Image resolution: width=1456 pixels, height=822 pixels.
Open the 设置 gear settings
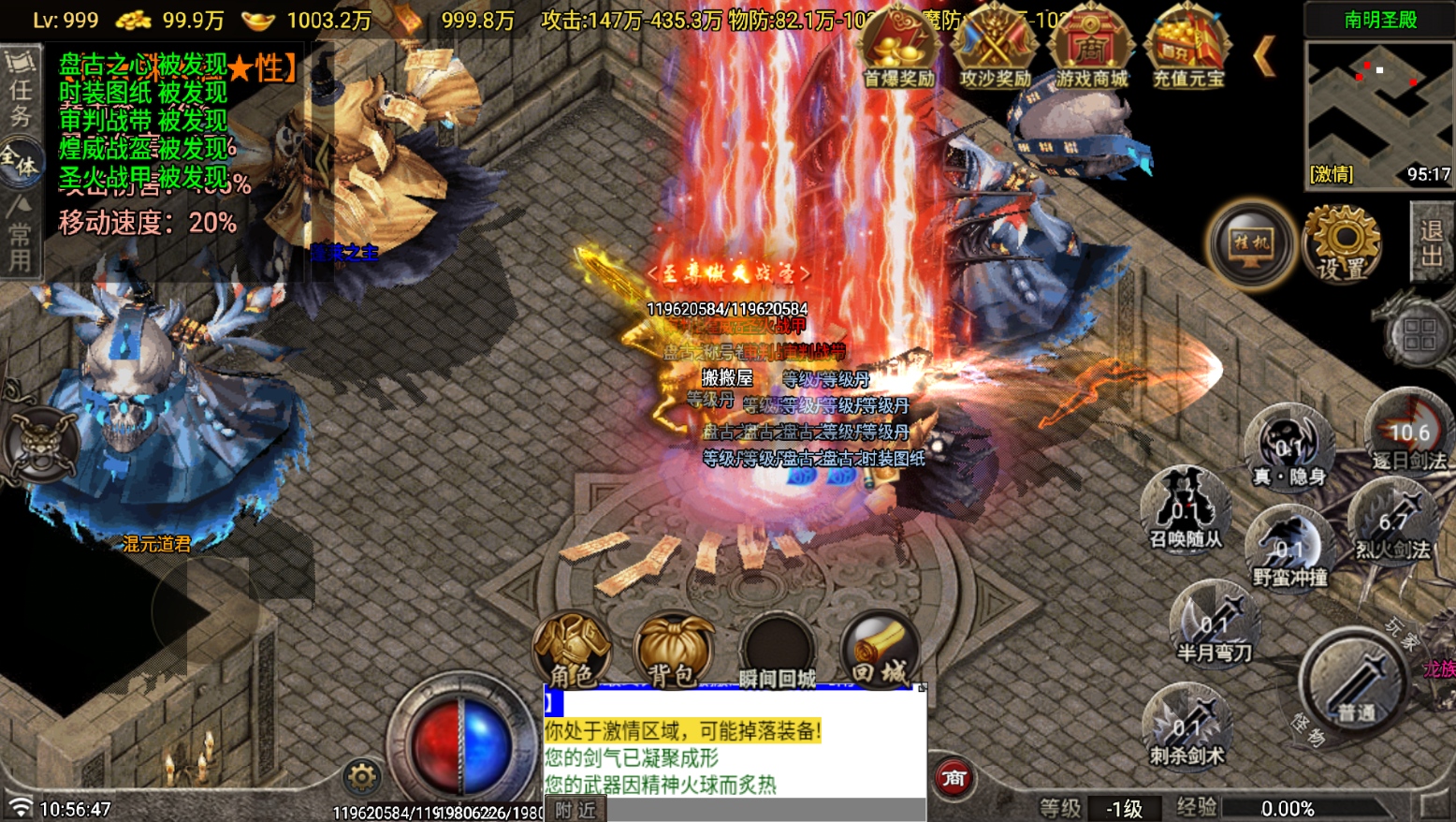pyautogui.click(x=1342, y=242)
